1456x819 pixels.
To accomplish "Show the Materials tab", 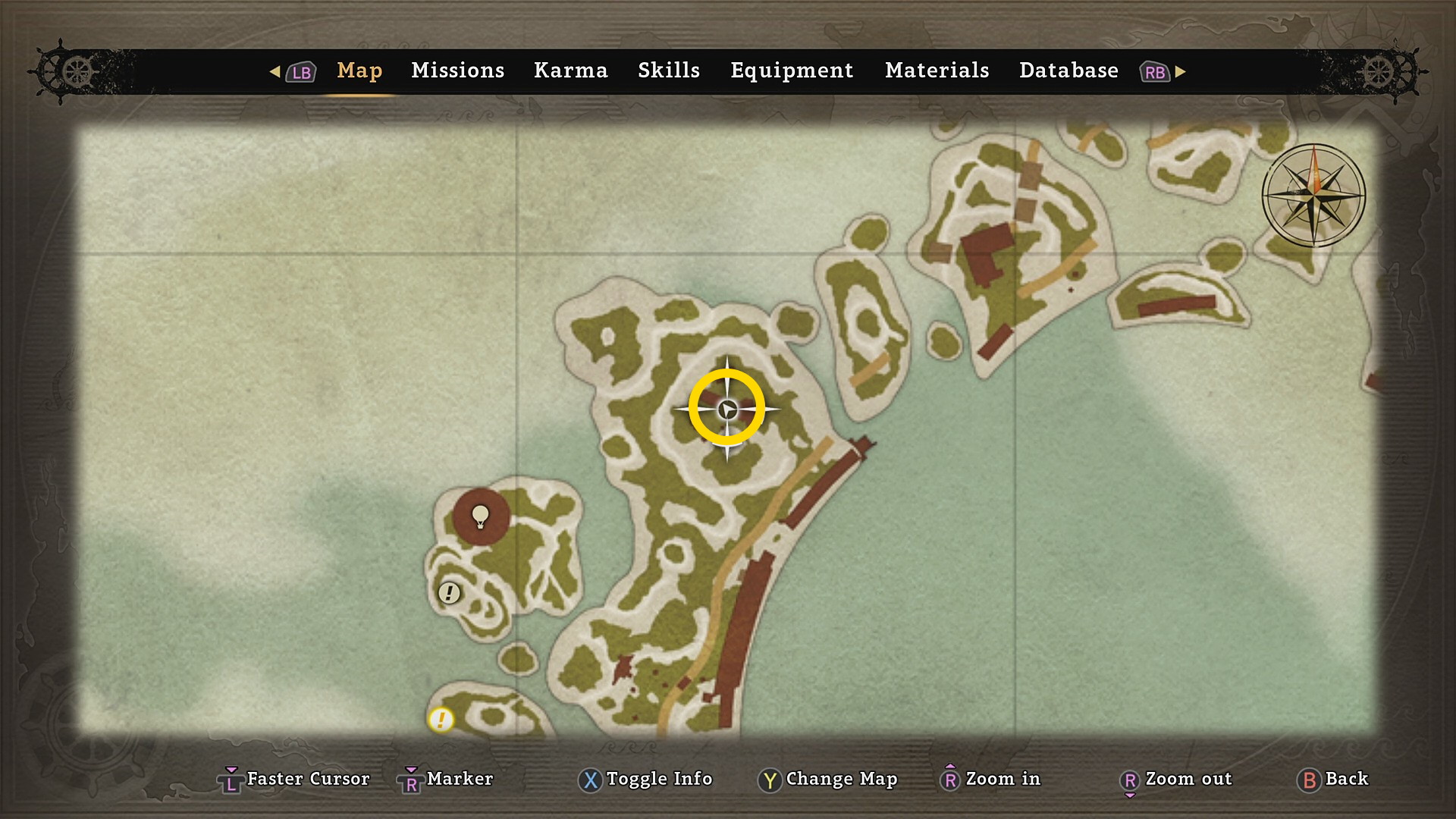I will [x=937, y=71].
